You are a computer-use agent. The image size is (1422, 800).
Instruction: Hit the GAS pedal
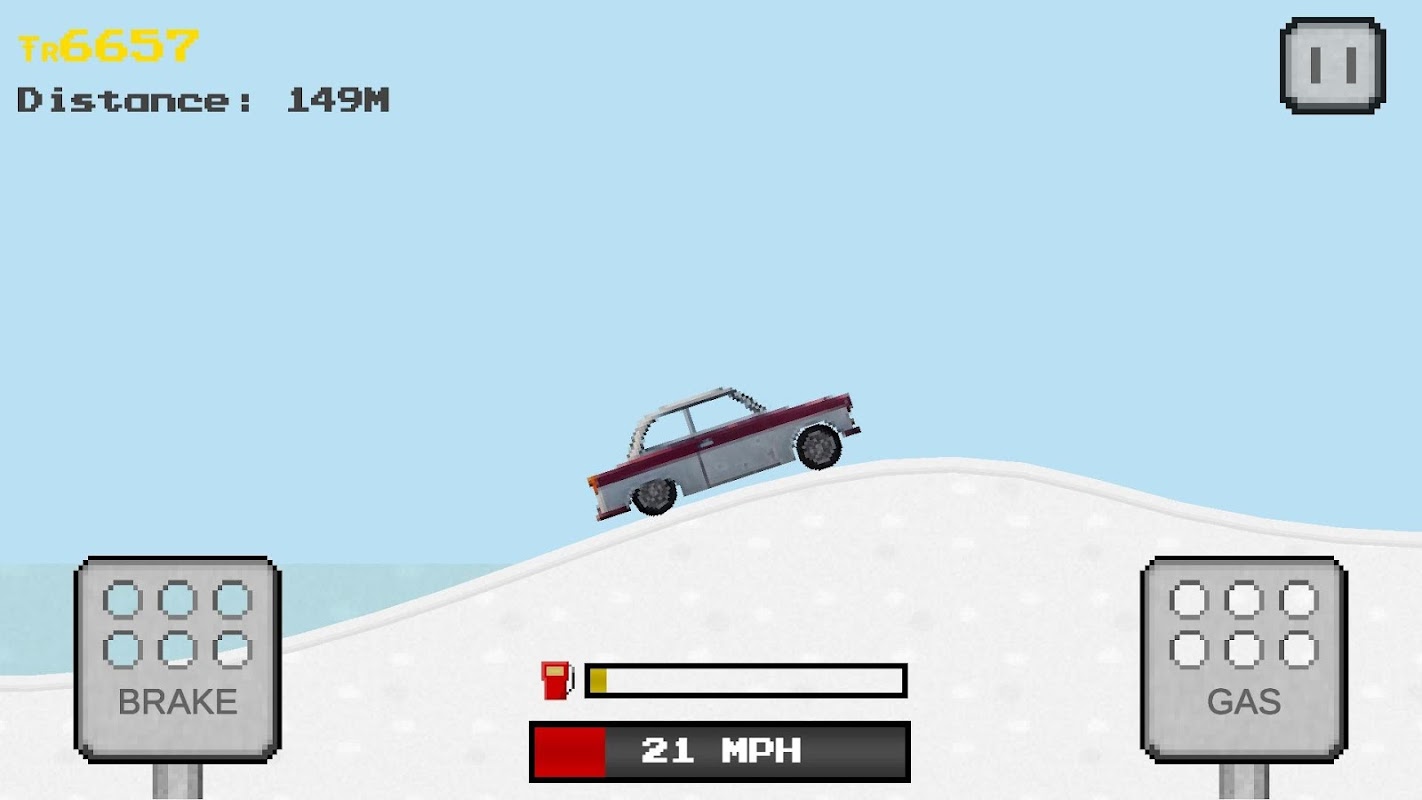tap(1244, 658)
